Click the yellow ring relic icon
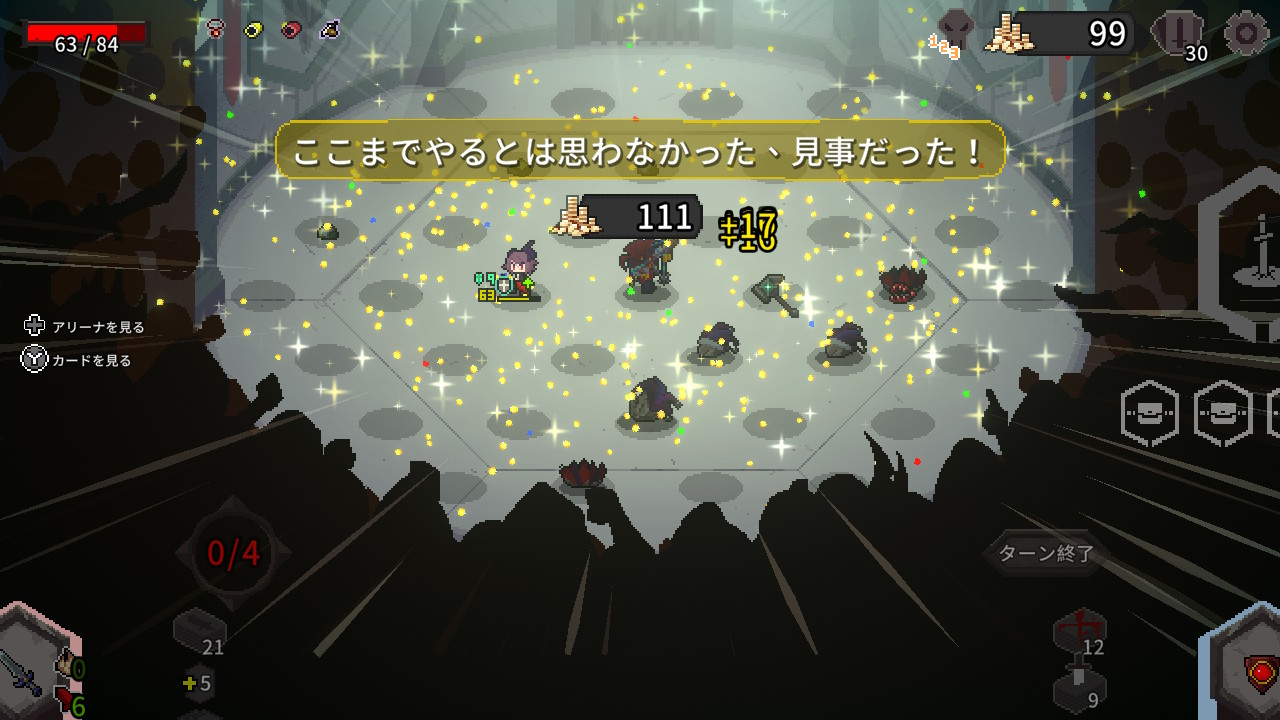The image size is (1280, 720). point(253,30)
